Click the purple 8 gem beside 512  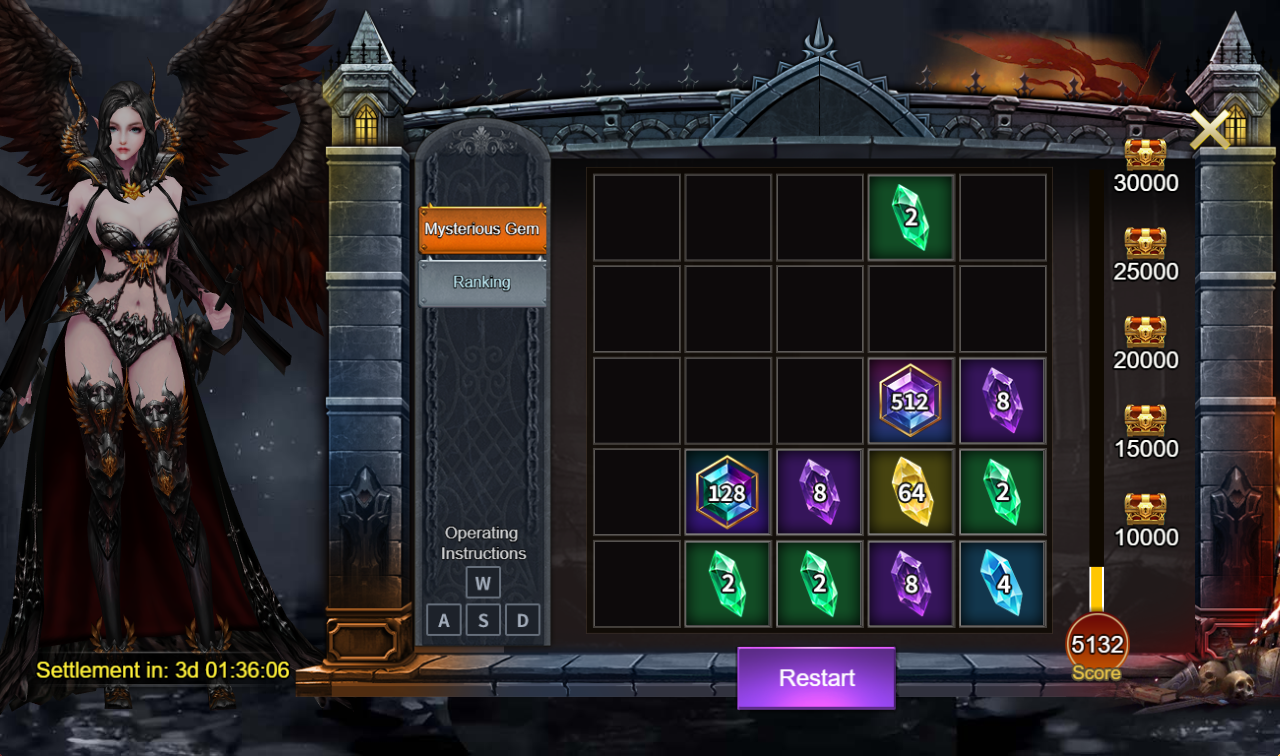click(1003, 399)
